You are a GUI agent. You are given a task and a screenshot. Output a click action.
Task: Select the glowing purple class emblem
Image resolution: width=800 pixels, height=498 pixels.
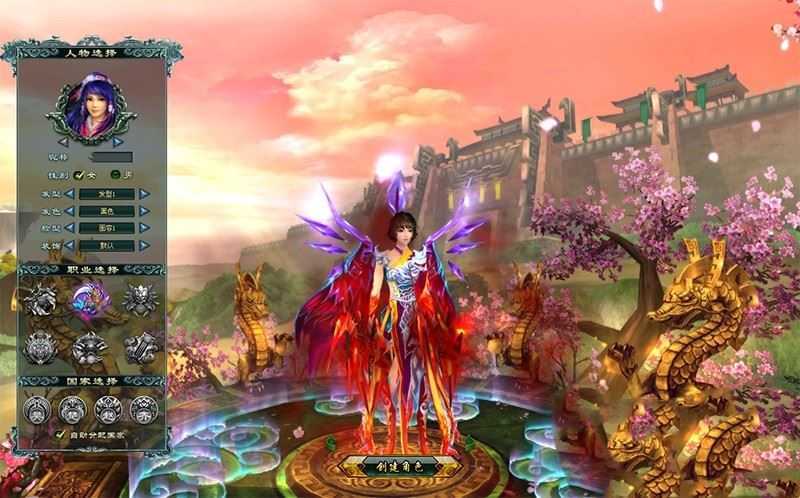90,300
